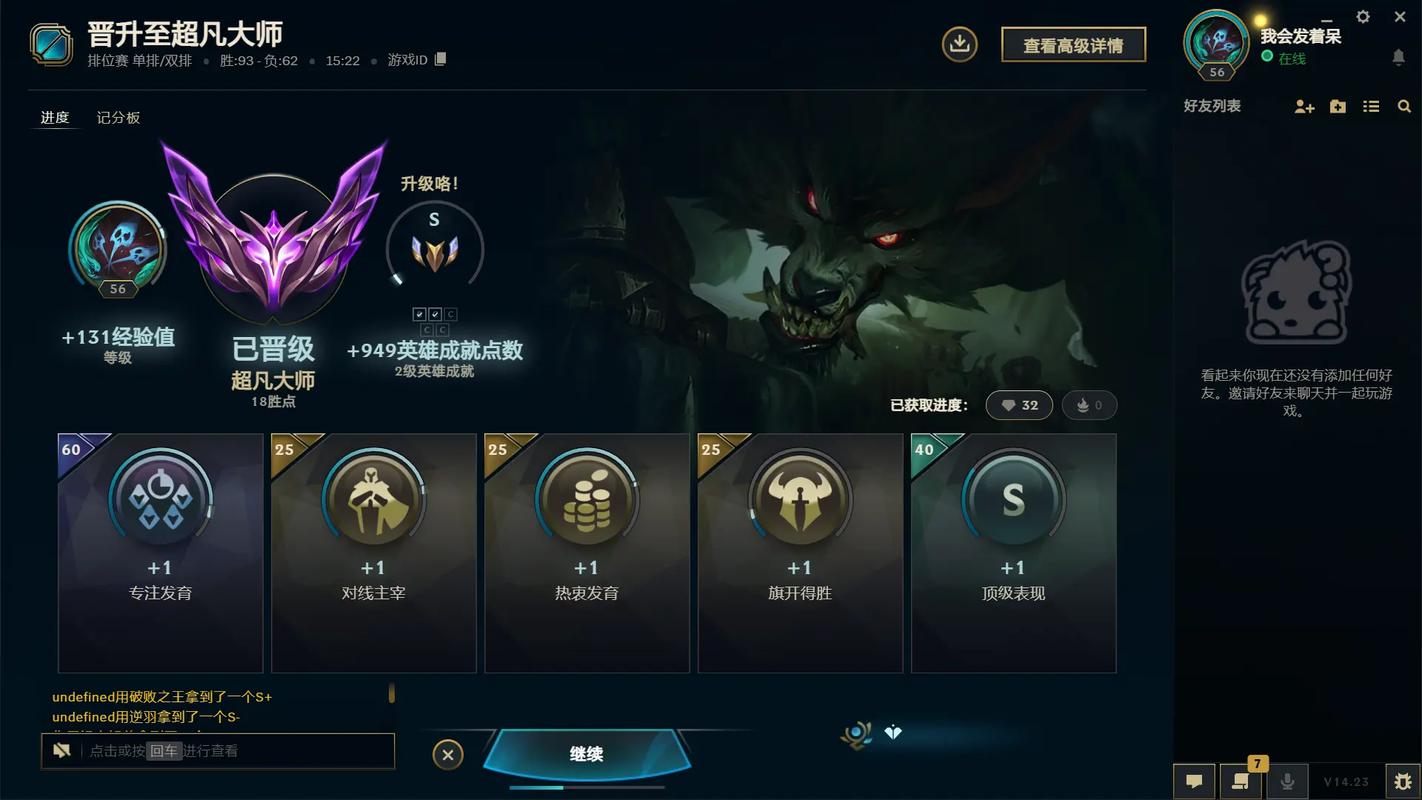Click the bug report icon
The height and width of the screenshot is (800, 1422).
tap(1403, 781)
